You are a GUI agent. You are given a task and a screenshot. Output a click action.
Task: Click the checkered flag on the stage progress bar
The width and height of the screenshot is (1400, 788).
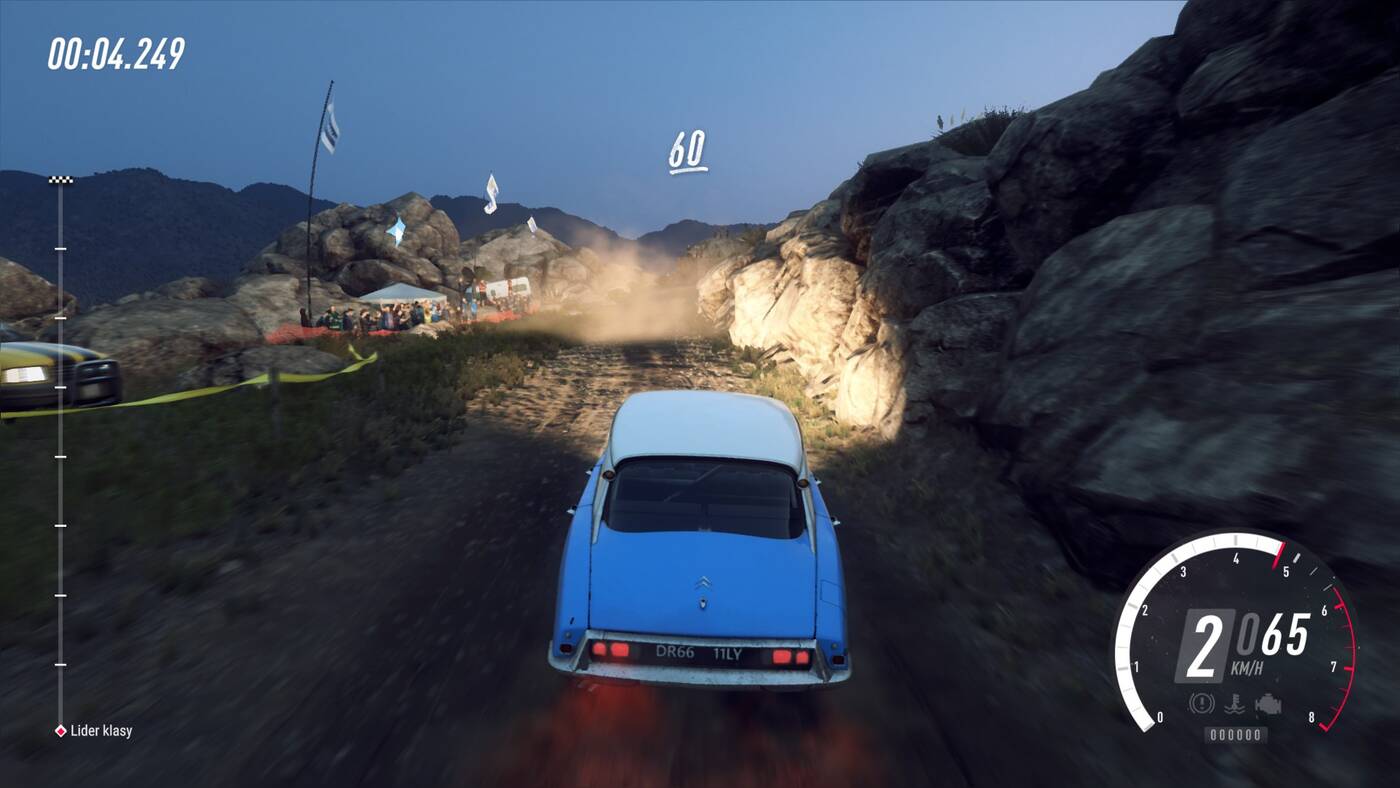click(x=60, y=180)
